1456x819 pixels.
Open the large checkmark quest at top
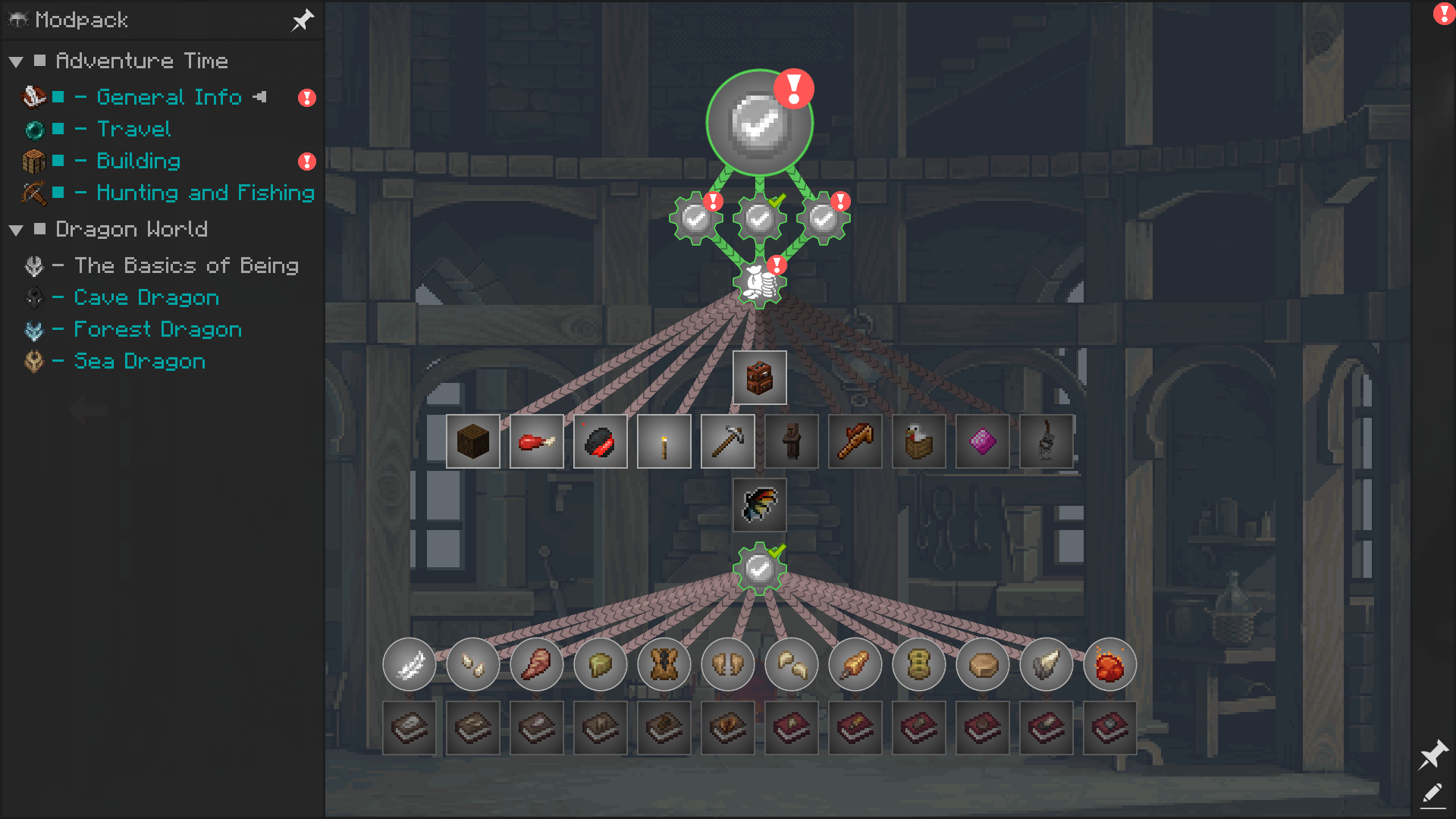point(759,123)
